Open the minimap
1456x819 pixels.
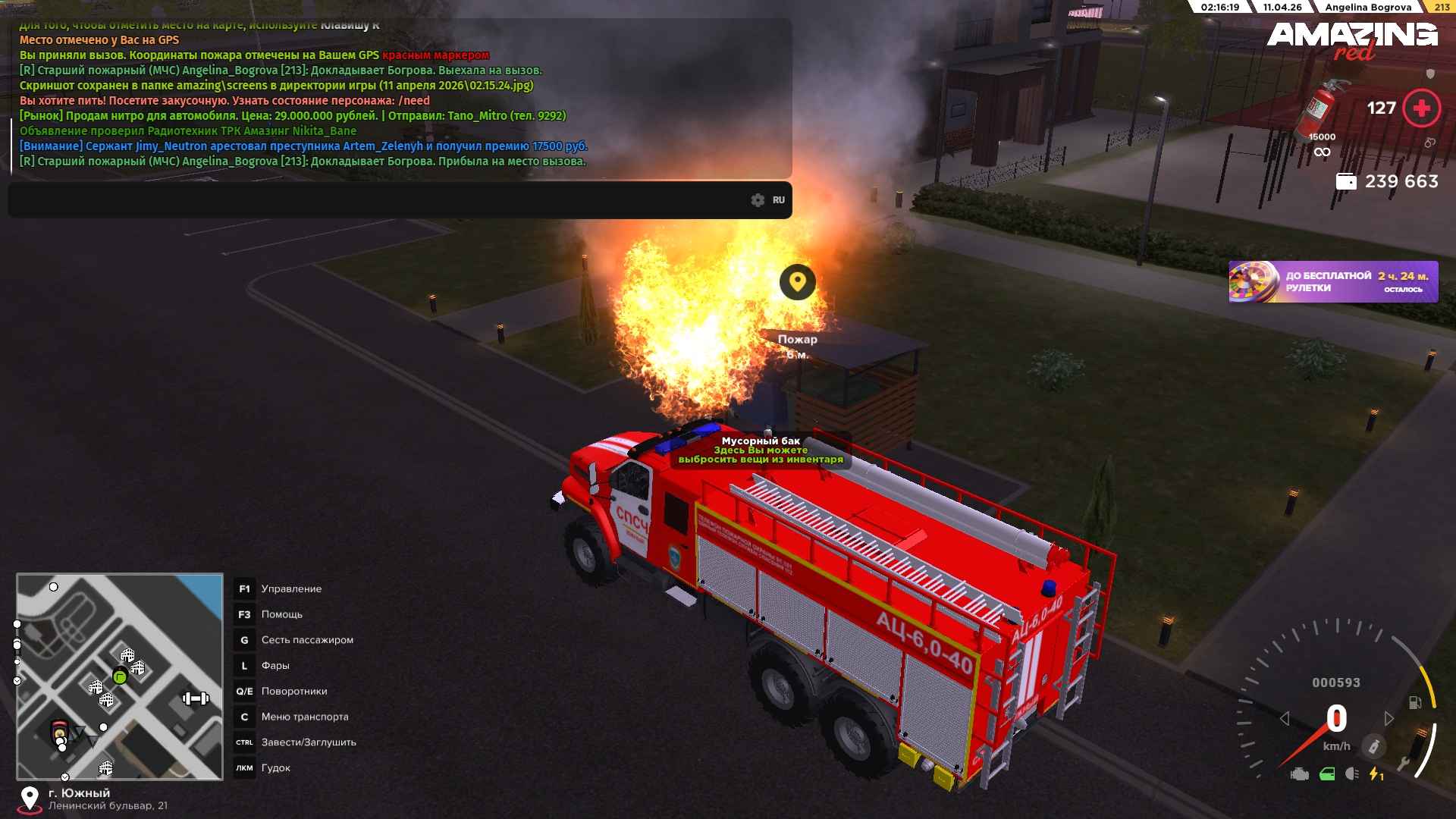[x=120, y=676]
